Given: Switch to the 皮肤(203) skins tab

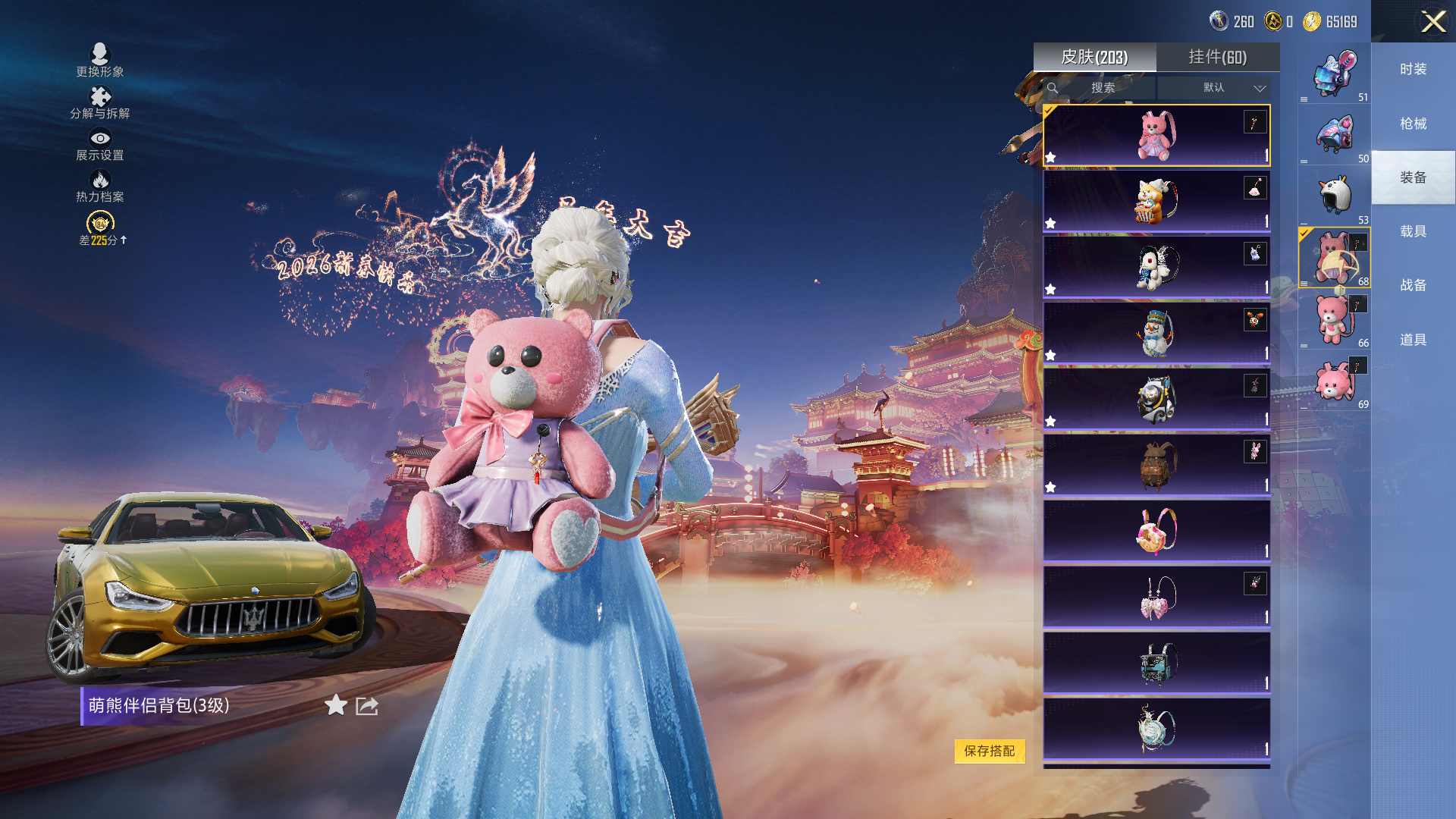Looking at the screenshot, I should tap(1094, 57).
